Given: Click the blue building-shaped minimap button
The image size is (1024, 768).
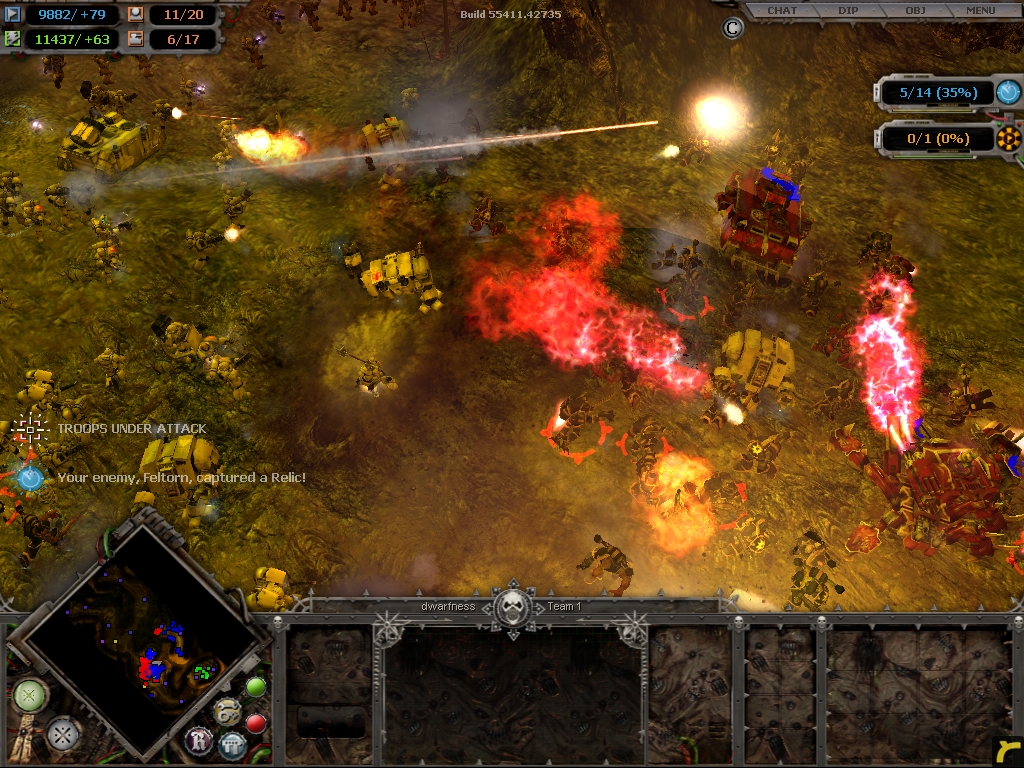Looking at the screenshot, I should click(233, 745).
